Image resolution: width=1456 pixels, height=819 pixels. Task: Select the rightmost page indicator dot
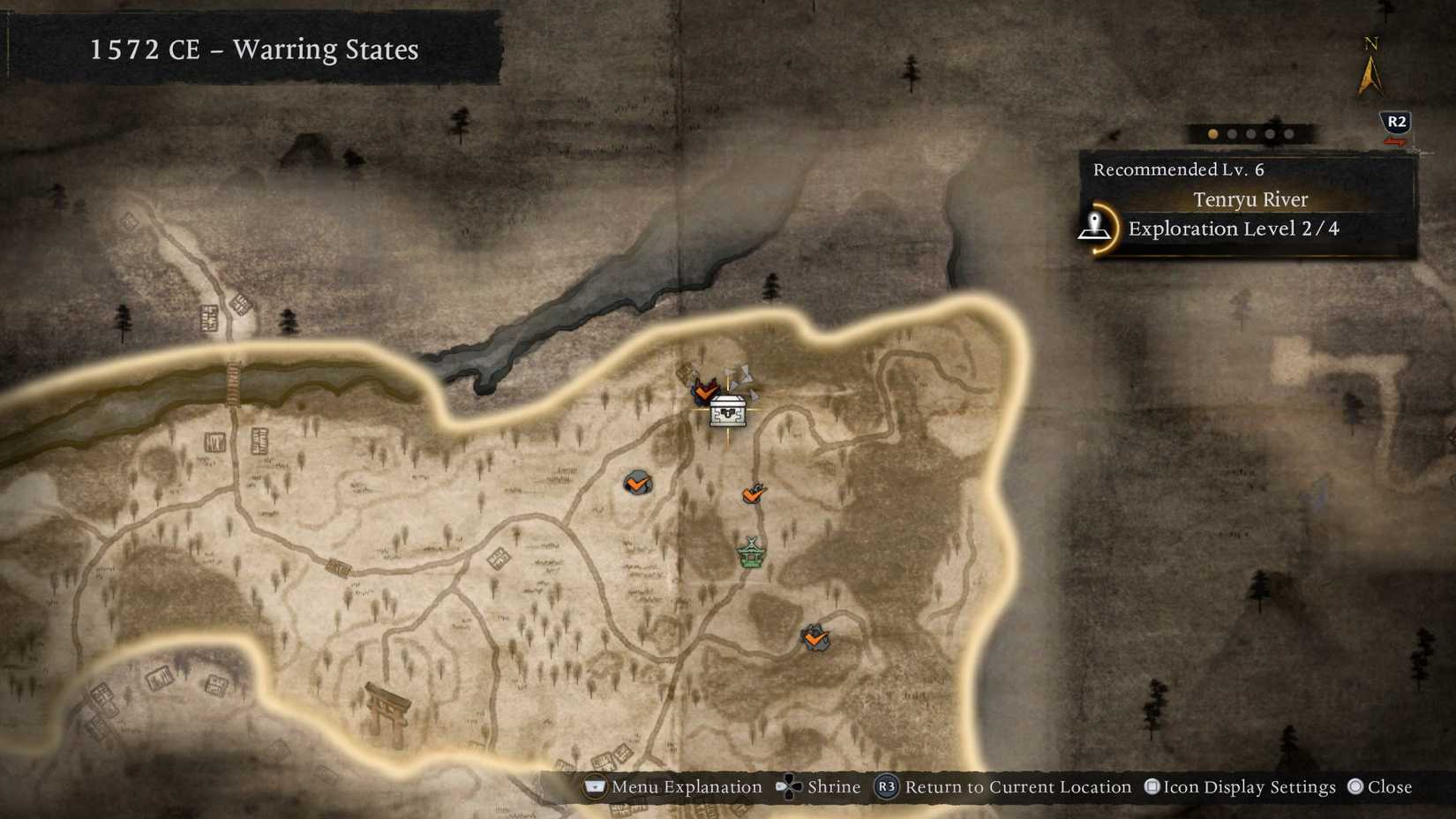(x=1288, y=134)
